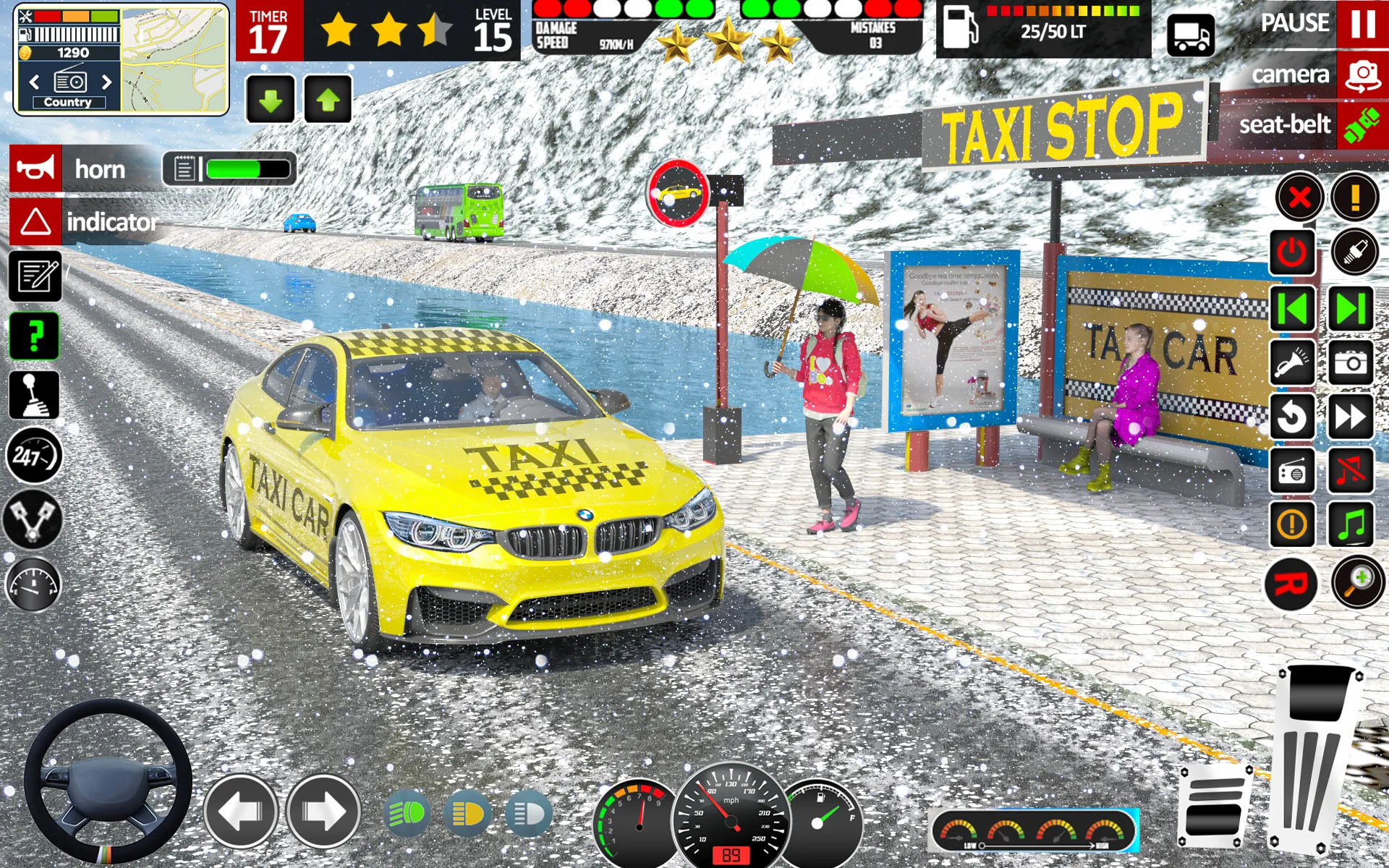
Task: Fasten the seat-belt
Action: 1362,124
